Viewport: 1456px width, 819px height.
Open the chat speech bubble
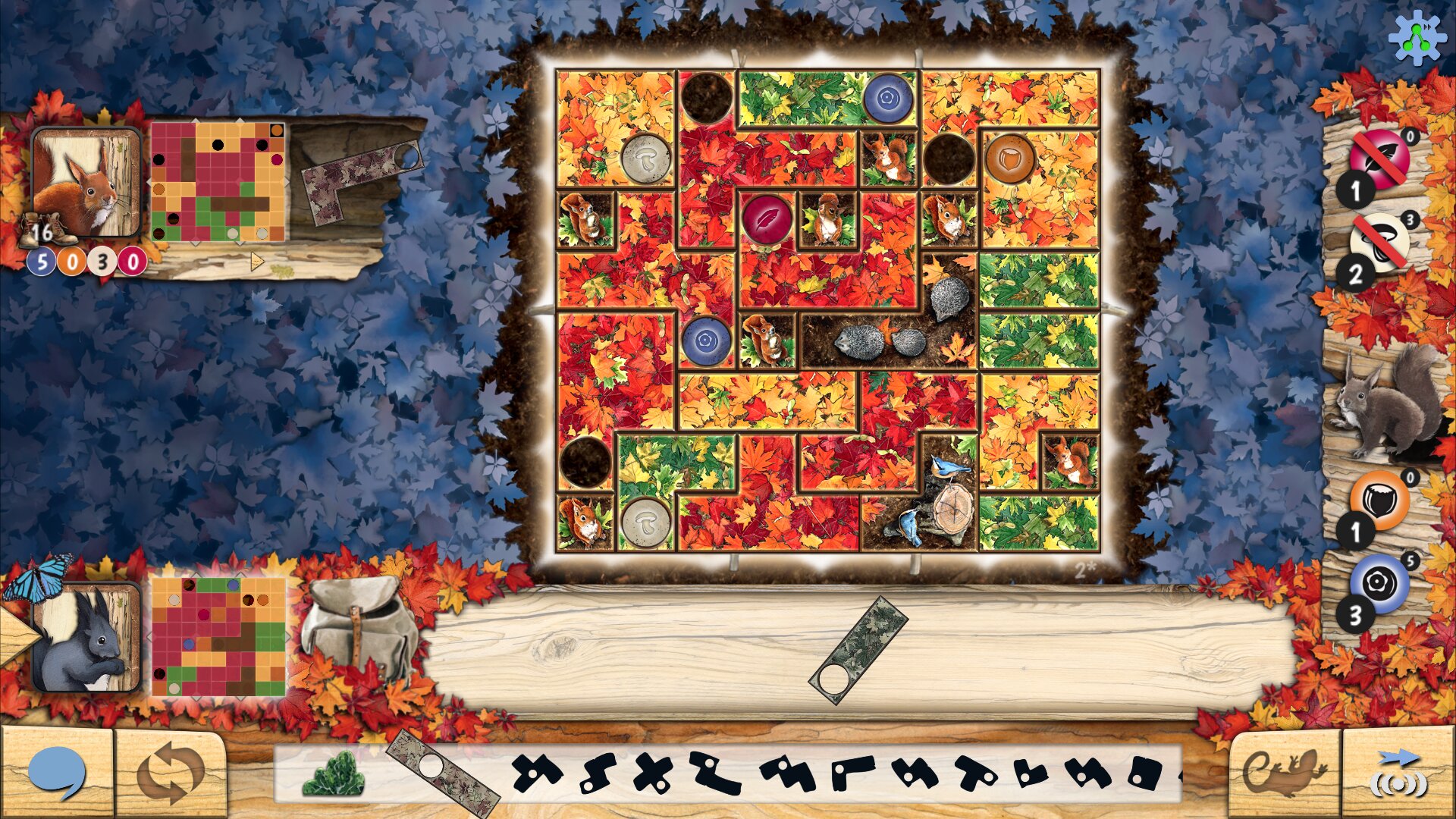56,773
